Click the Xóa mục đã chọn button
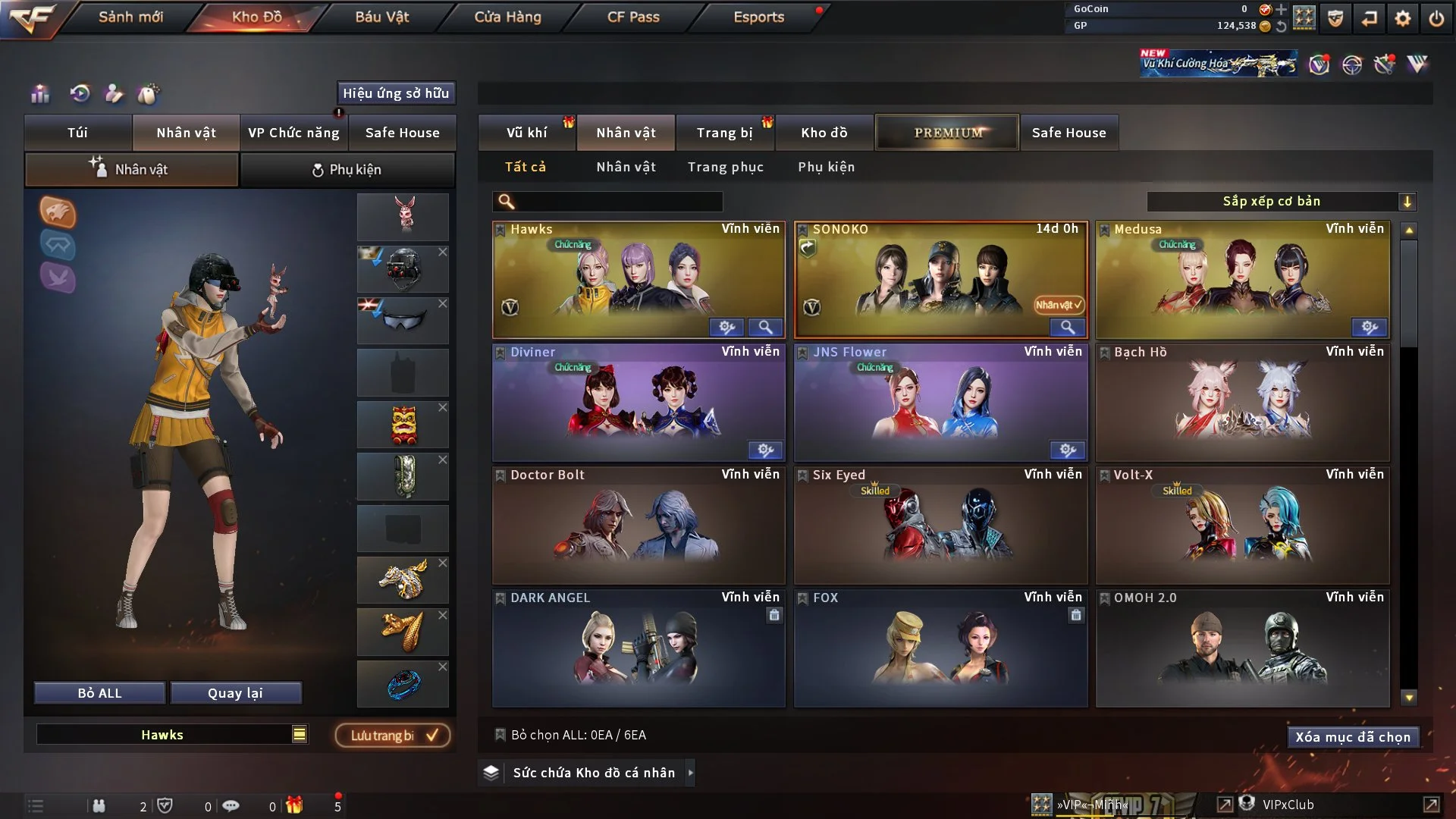 coord(1353,736)
